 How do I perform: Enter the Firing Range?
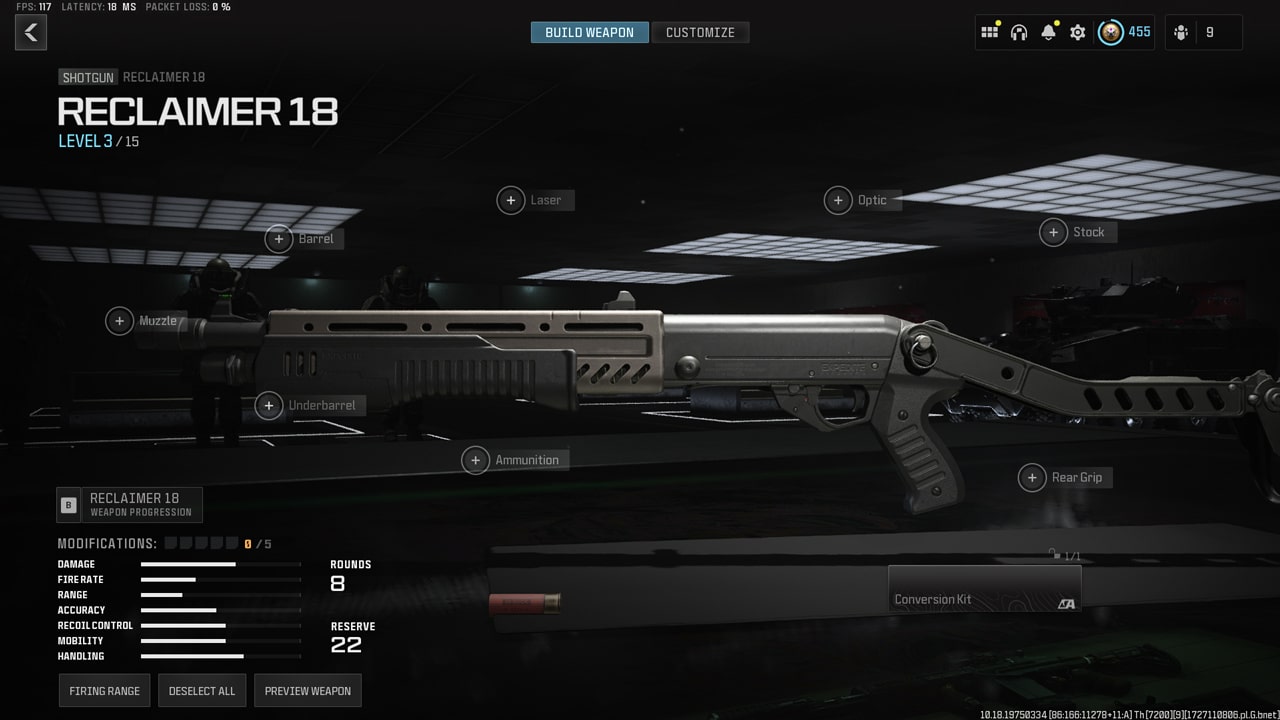click(104, 690)
